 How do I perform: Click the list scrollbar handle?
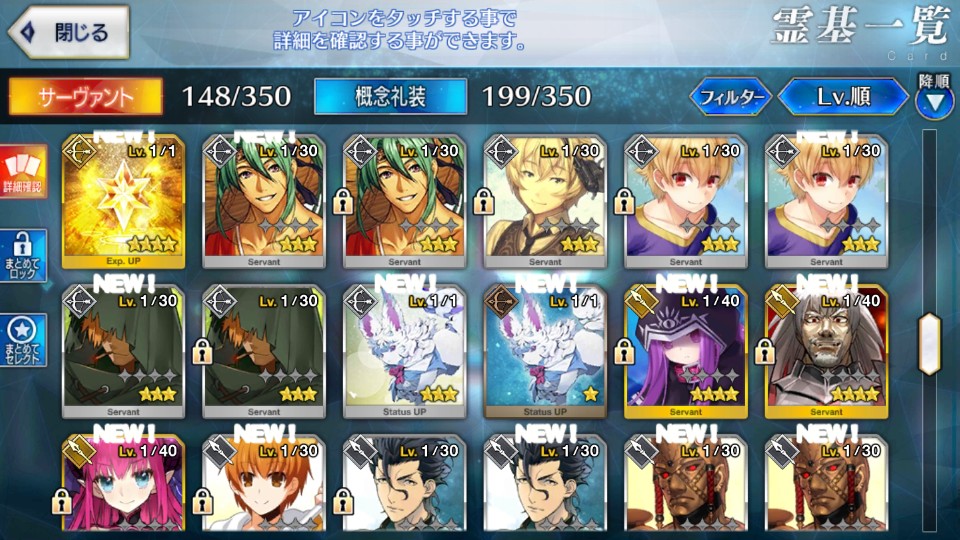[929, 343]
